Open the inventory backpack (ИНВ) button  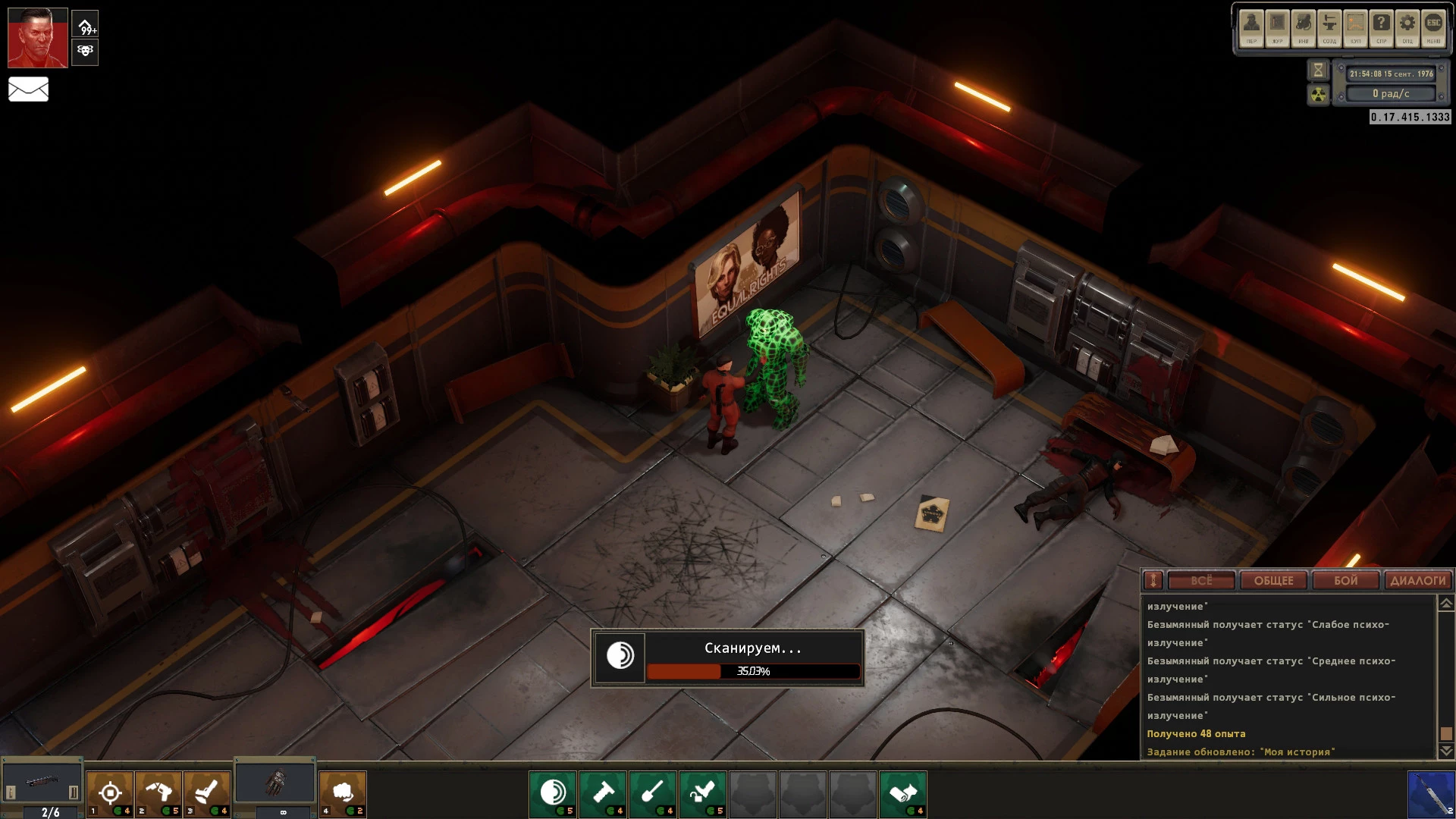[1304, 28]
